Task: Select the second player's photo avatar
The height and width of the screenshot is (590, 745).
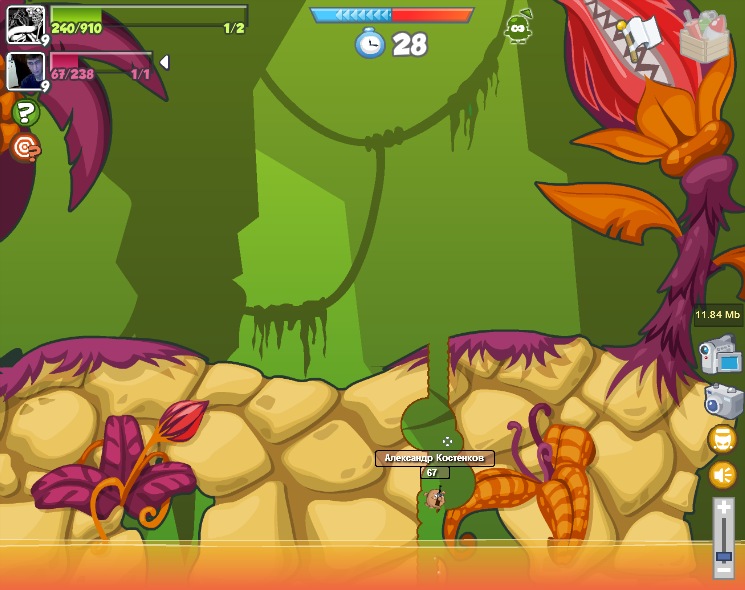Action: [25, 71]
